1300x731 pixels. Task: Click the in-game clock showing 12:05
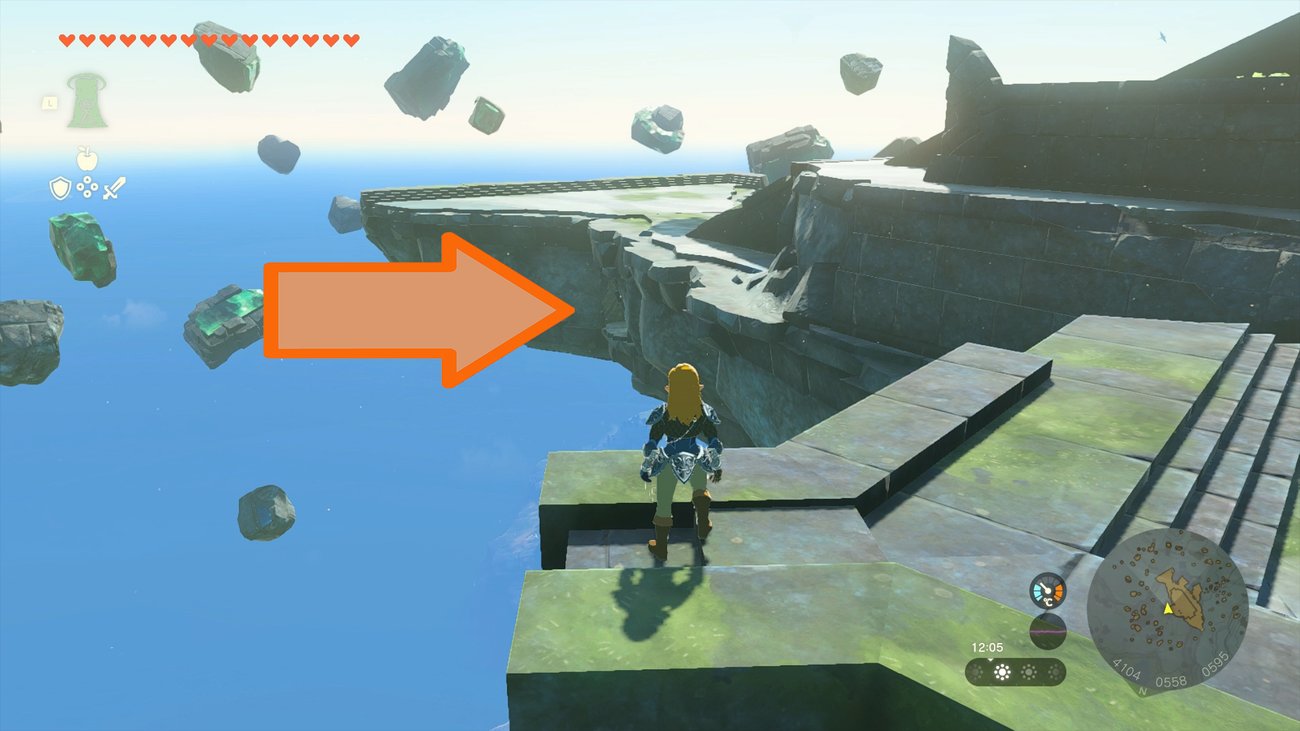pos(988,646)
